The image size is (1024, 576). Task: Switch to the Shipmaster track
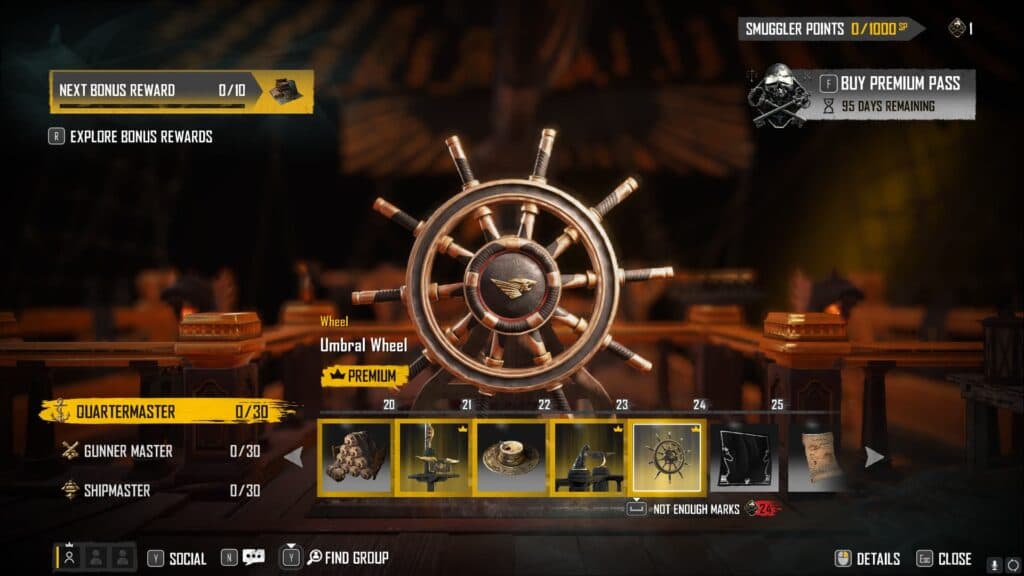160,490
